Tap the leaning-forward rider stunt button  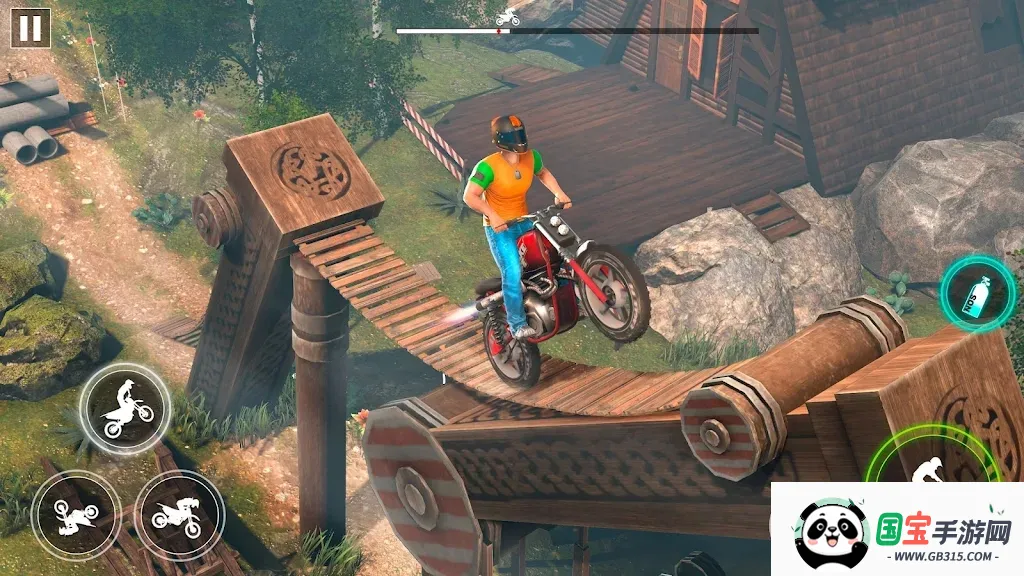pos(179,516)
